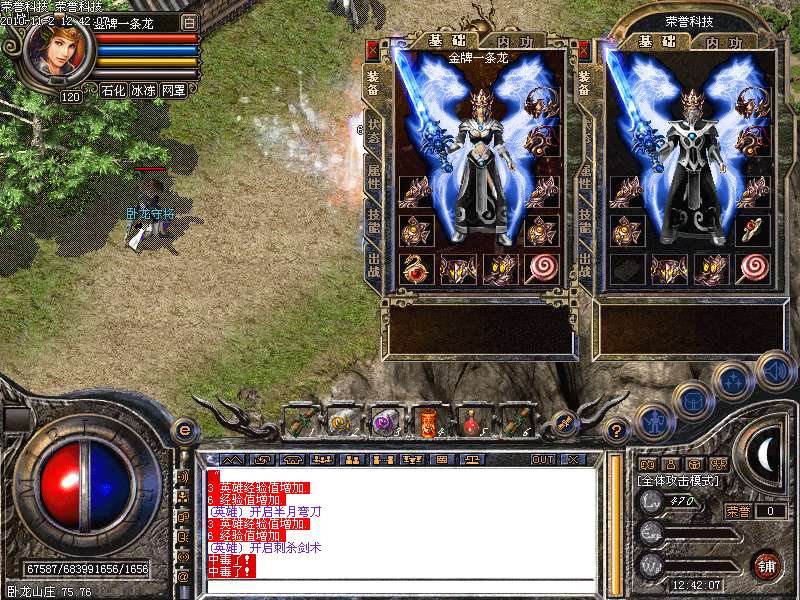Select the red gem swan ring slot
The height and width of the screenshot is (600, 800).
[x=414, y=268]
